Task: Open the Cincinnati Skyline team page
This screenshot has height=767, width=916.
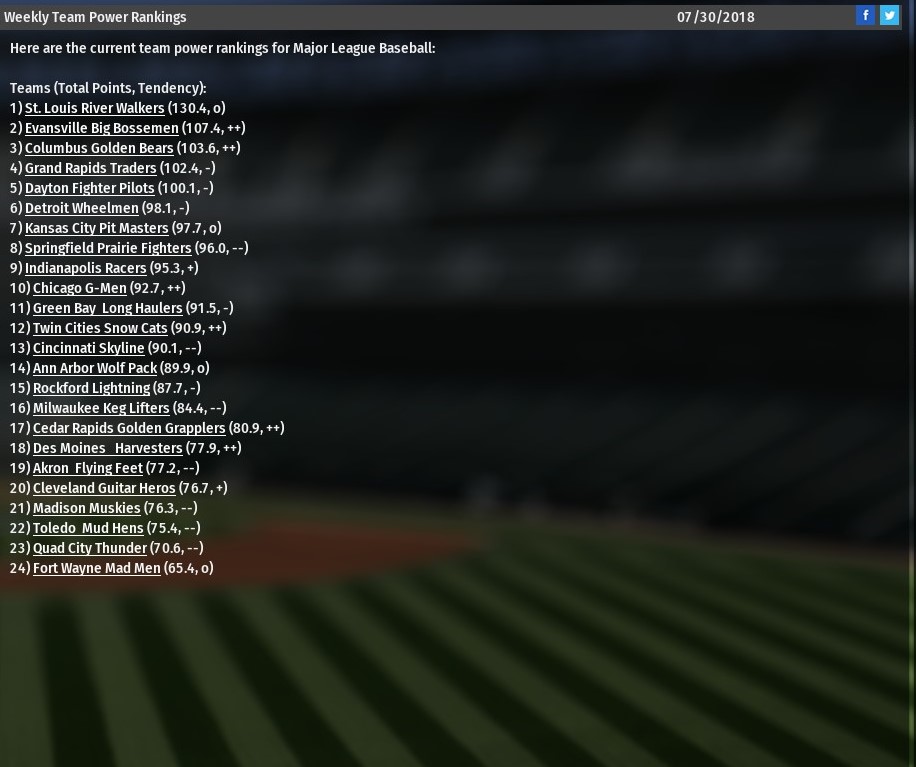Action: [x=88, y=348]
